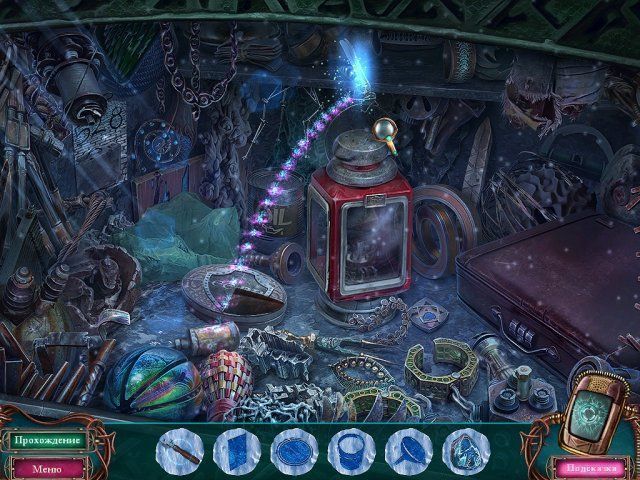Select the blue funnel silhouette slot
640x480 pixels.
[x=408, y=451]
